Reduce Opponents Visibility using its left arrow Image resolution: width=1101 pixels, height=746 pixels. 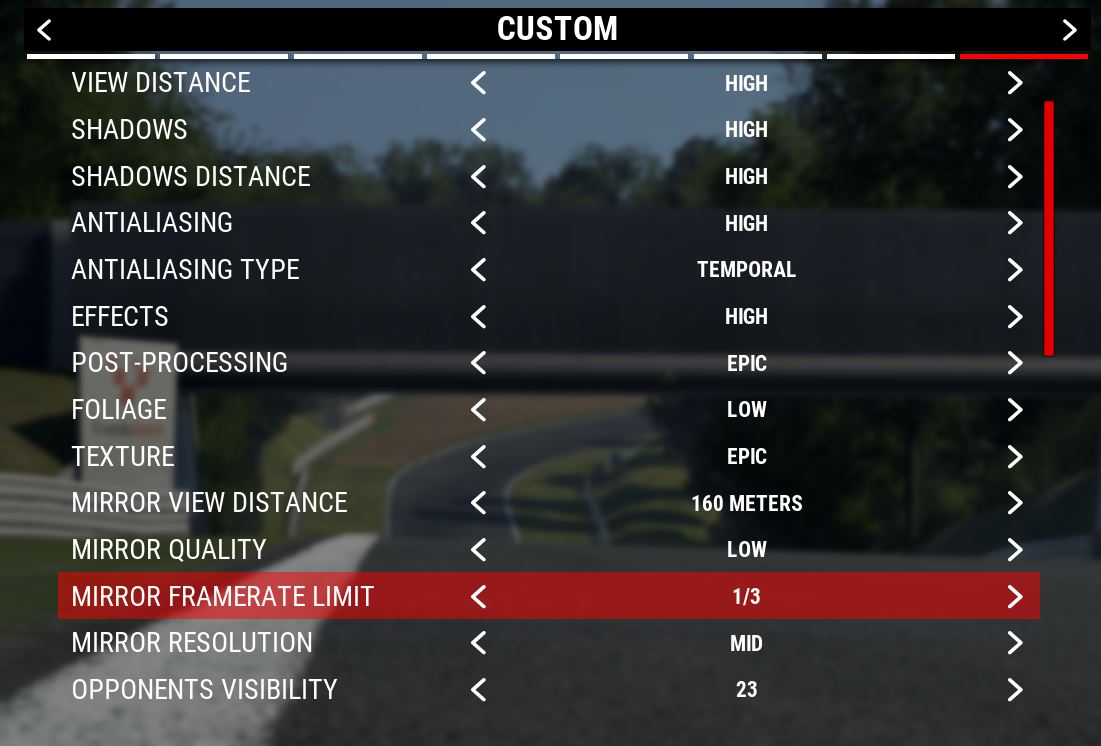coord(478,690)
